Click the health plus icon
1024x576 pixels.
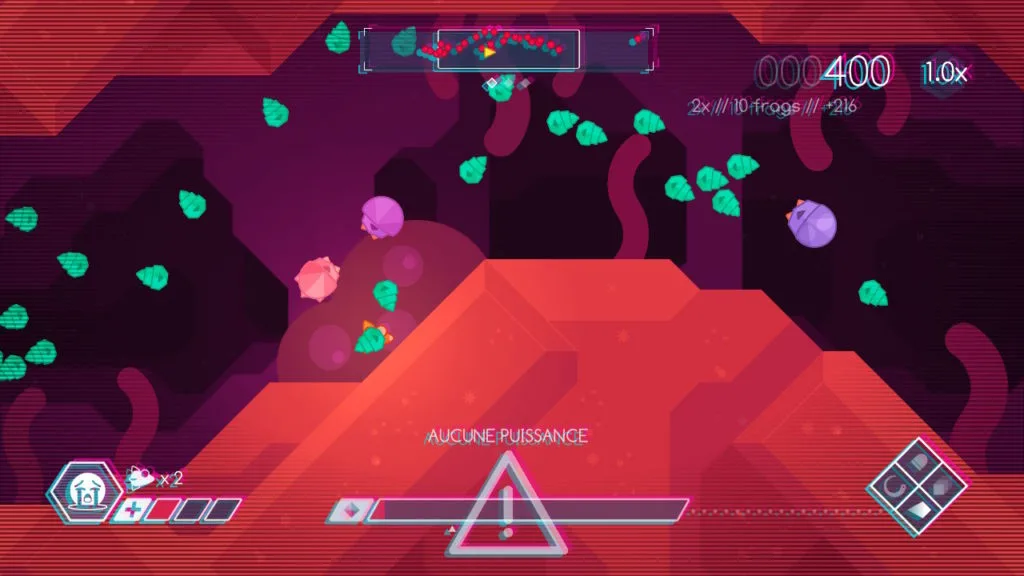tap(130, 511)
